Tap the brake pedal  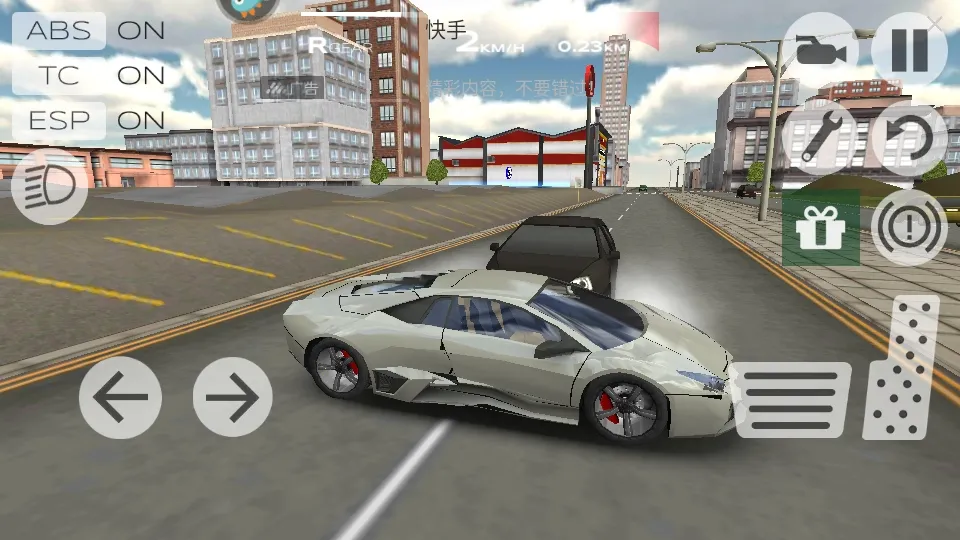point(792,399)
